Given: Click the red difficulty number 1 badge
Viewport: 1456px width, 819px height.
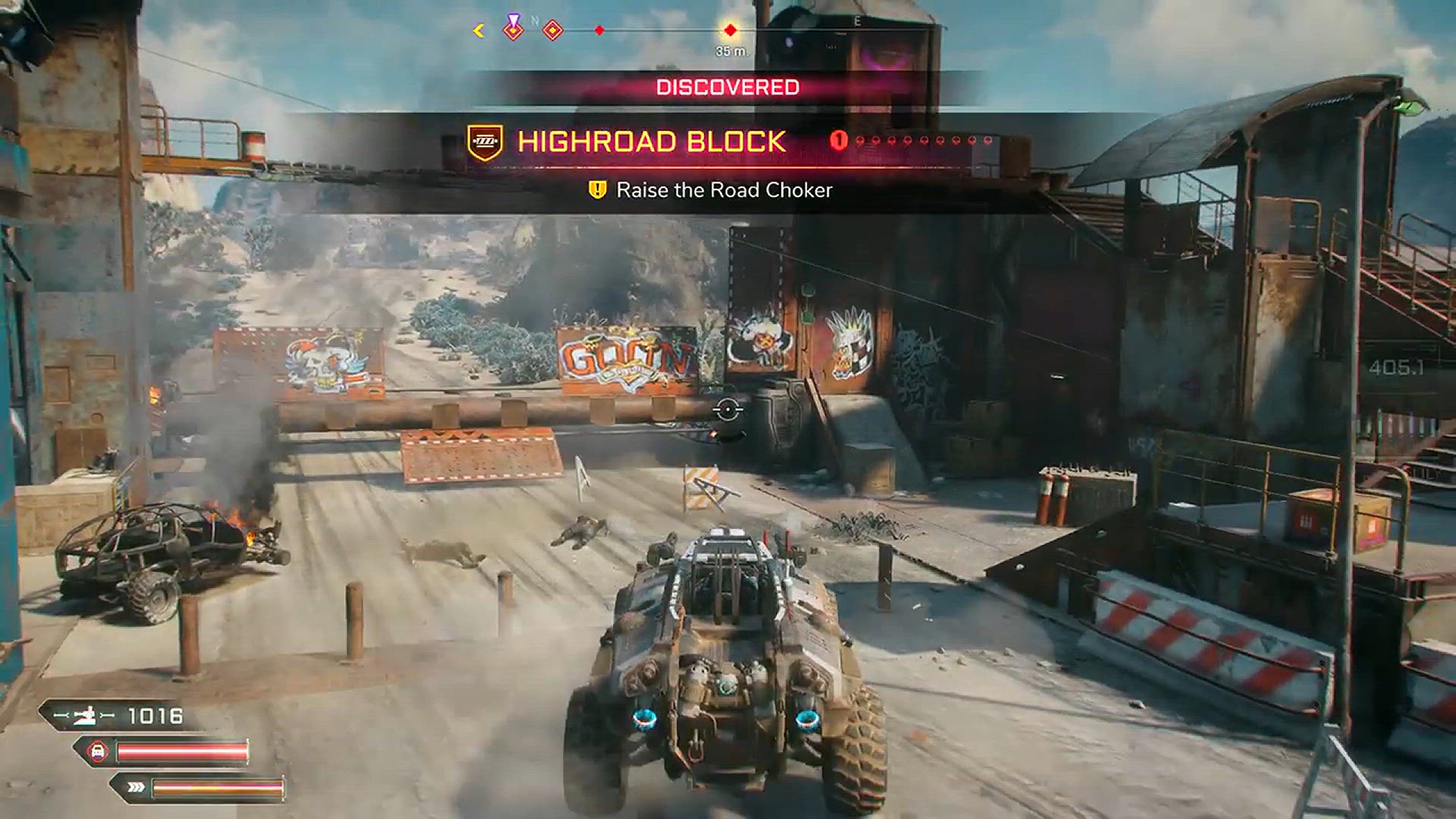Looking at the screenshot, I should pos(838,140).
